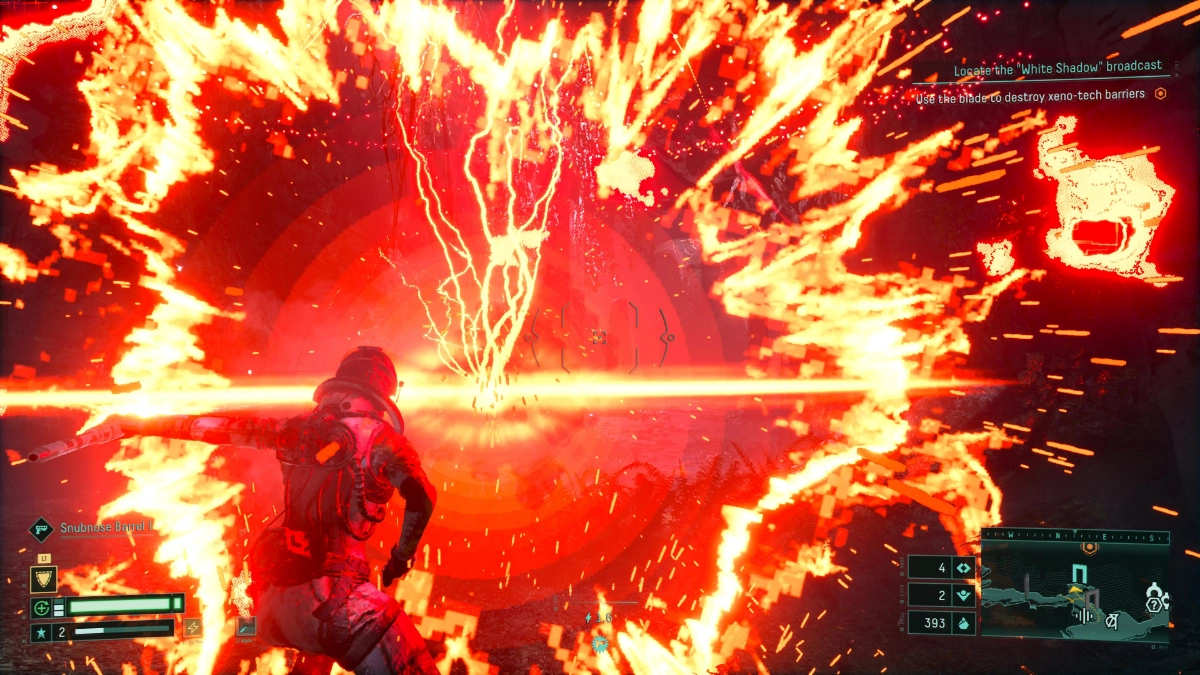The width and height of the screenshot is (1200, 675).
Task: Click the green healing circle icon
Action: (x=42, y=607)
